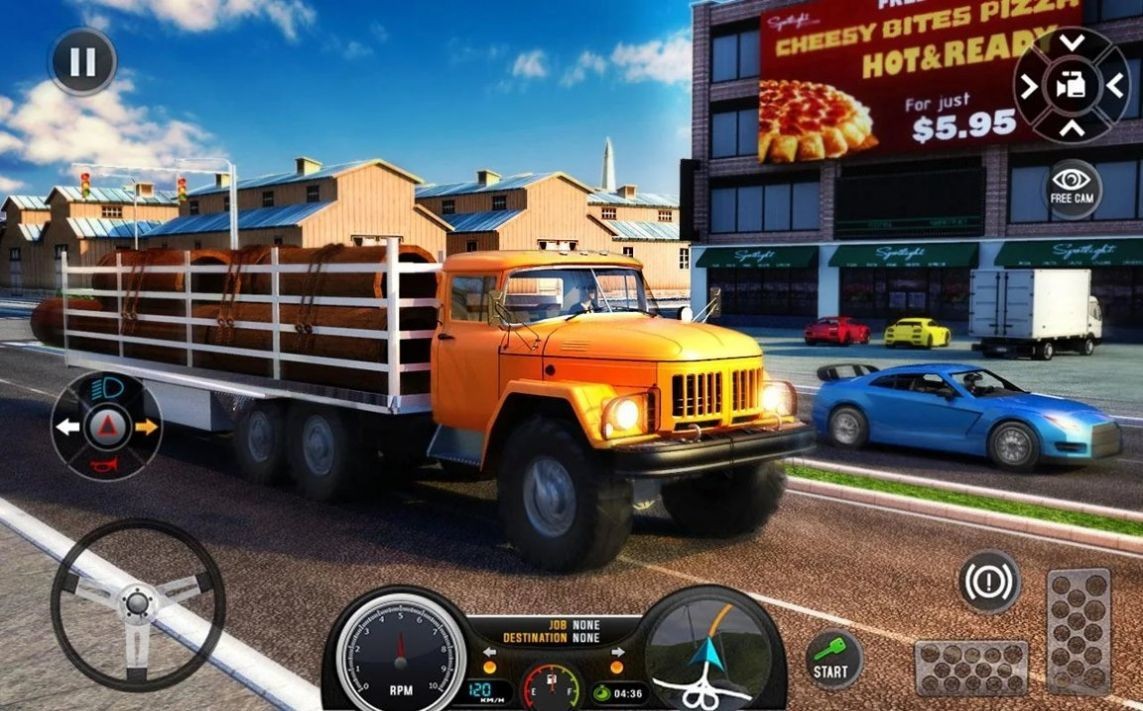Click the right arrow of the camera pad
The image size is (1143, 711).
pos(1114,86)
